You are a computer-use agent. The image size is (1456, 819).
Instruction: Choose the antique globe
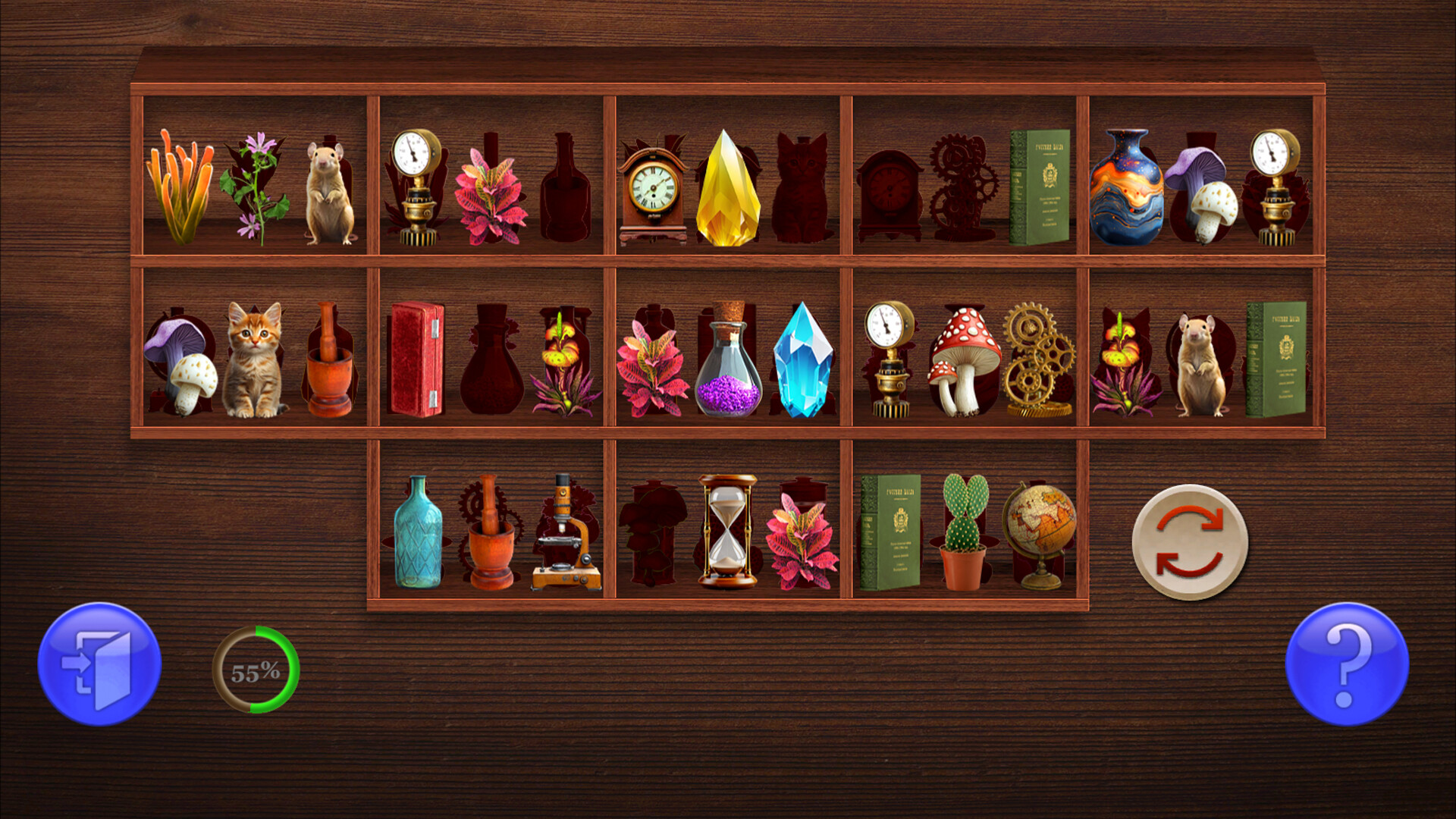click(x=1039, y=531)
